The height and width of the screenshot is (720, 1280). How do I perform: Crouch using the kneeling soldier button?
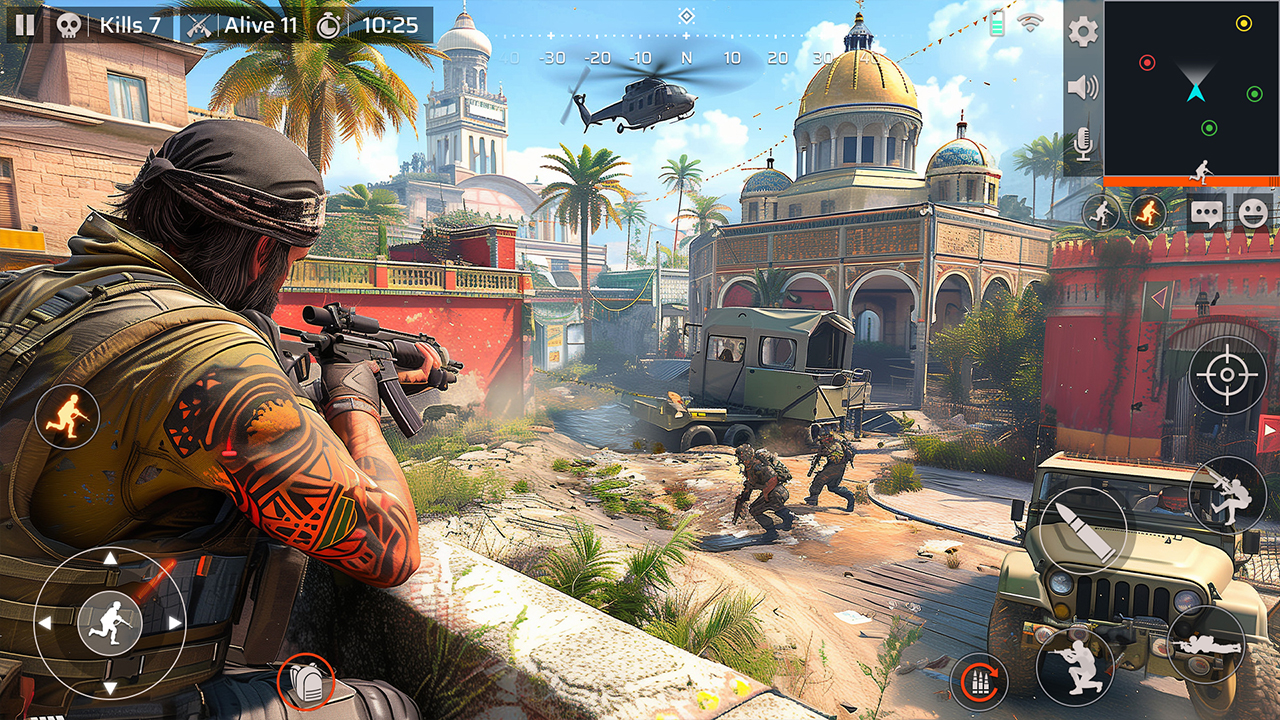pos(1075,666)
